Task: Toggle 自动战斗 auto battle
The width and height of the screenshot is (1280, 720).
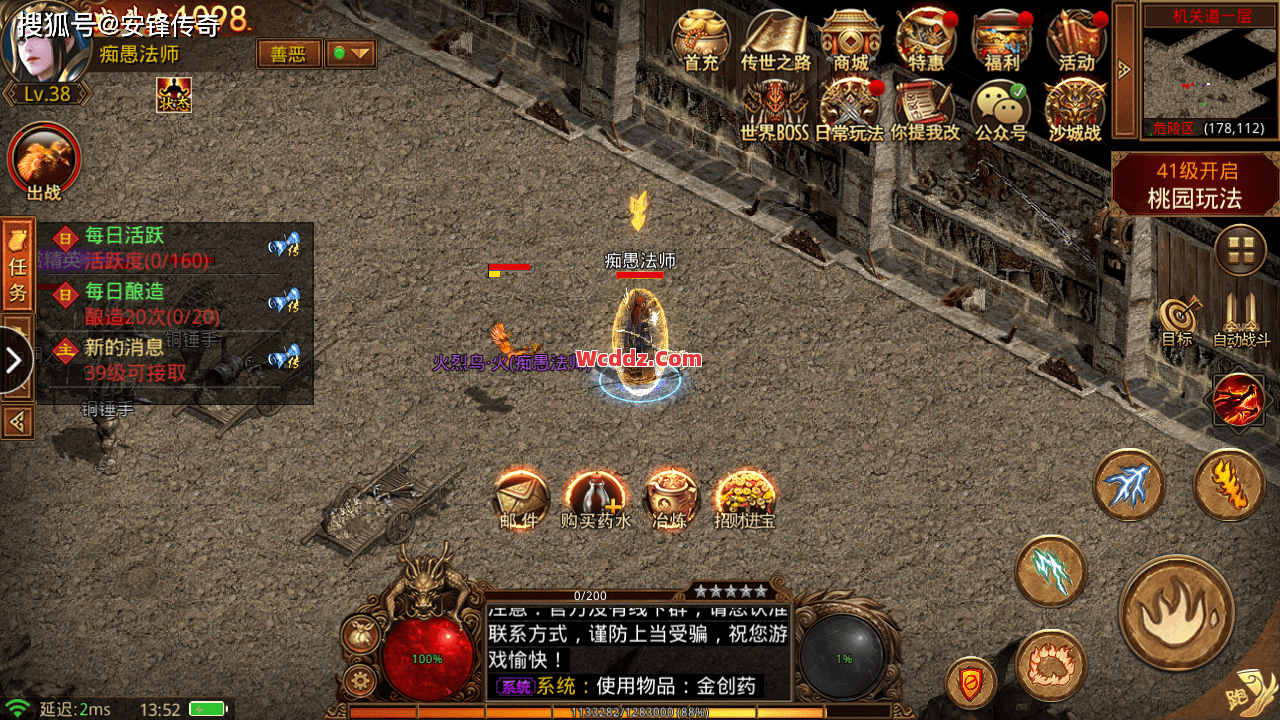Action: click(1241, 321)
